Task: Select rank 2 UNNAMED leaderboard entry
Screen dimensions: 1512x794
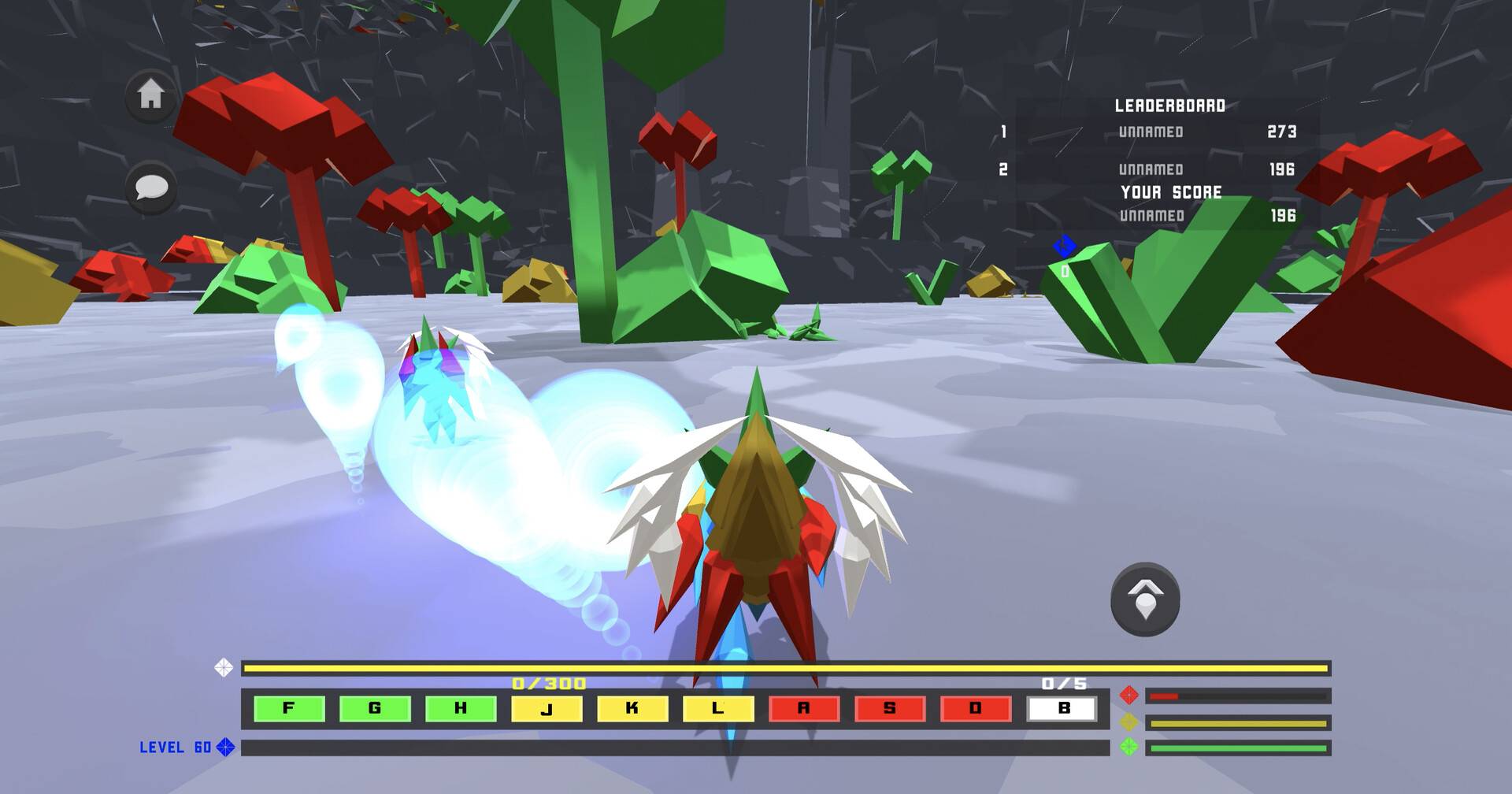Action: (1150, 169)
